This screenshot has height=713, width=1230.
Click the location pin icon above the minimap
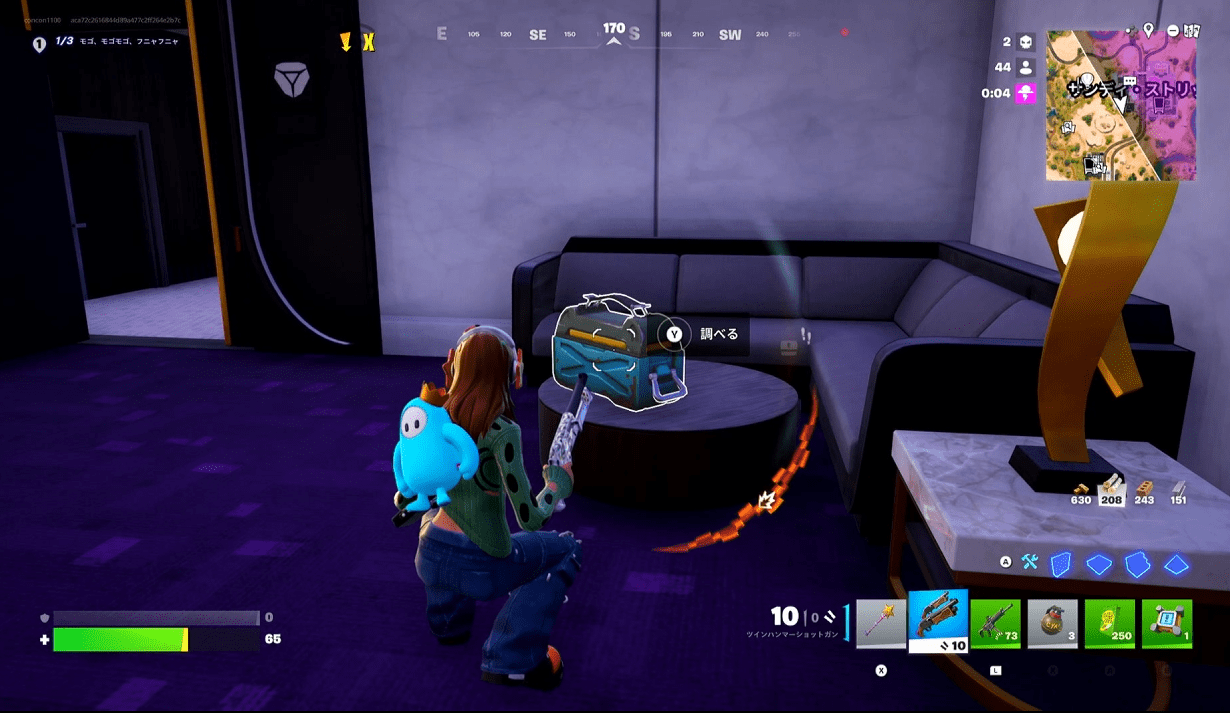point(1149,30)
